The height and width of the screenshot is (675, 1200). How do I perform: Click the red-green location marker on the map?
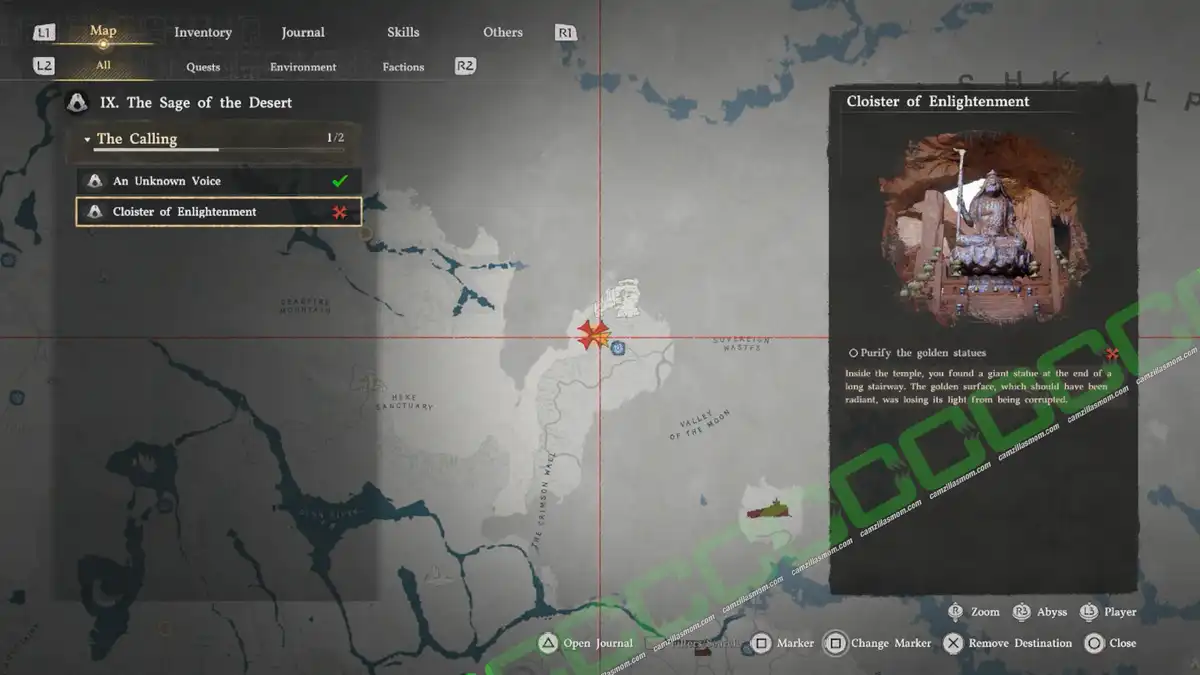(770, 510)
